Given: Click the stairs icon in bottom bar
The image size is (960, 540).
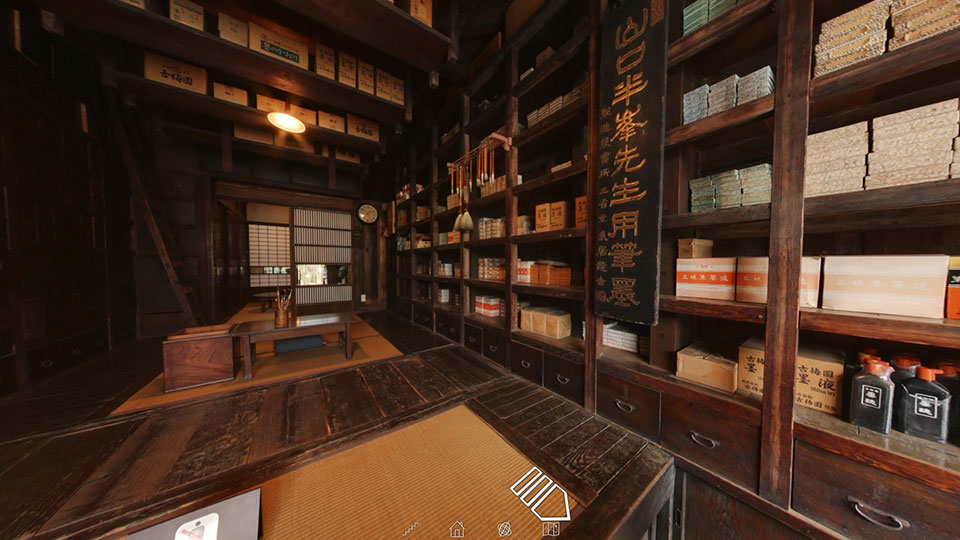Looking at the screenshot, I should click(410, 528).
